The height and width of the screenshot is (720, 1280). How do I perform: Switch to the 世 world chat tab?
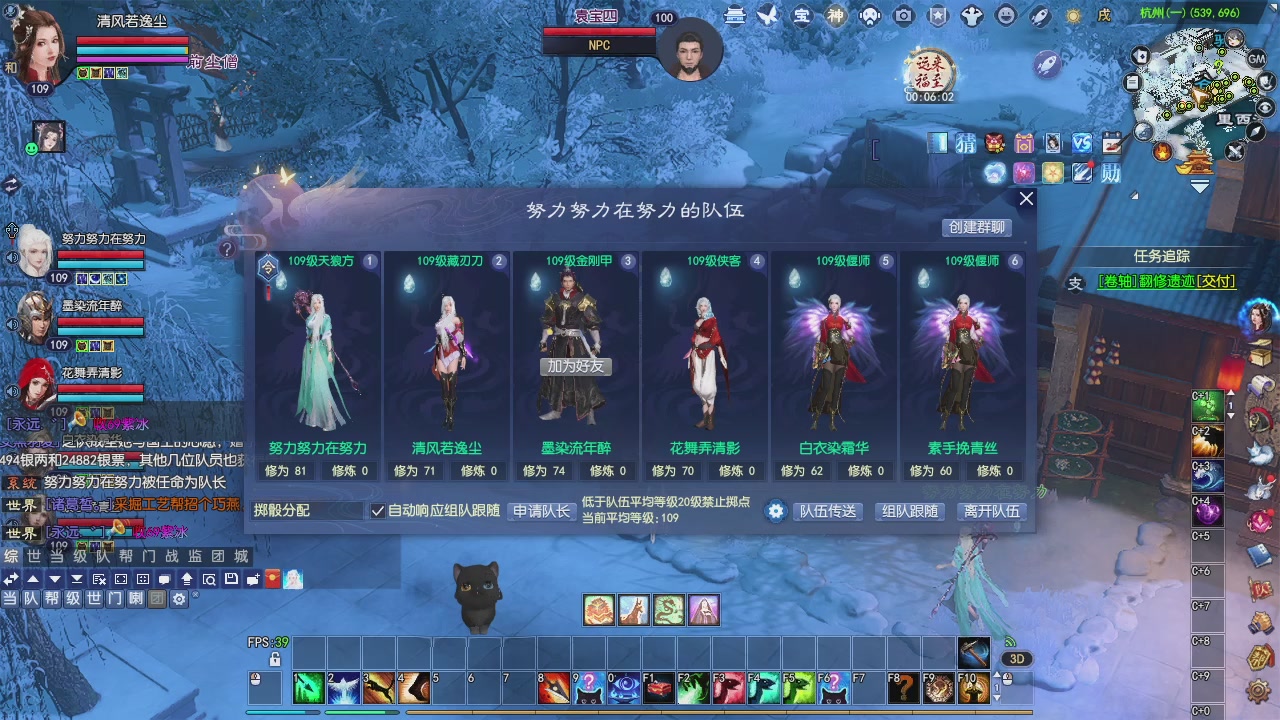click(x=34, y=555)
